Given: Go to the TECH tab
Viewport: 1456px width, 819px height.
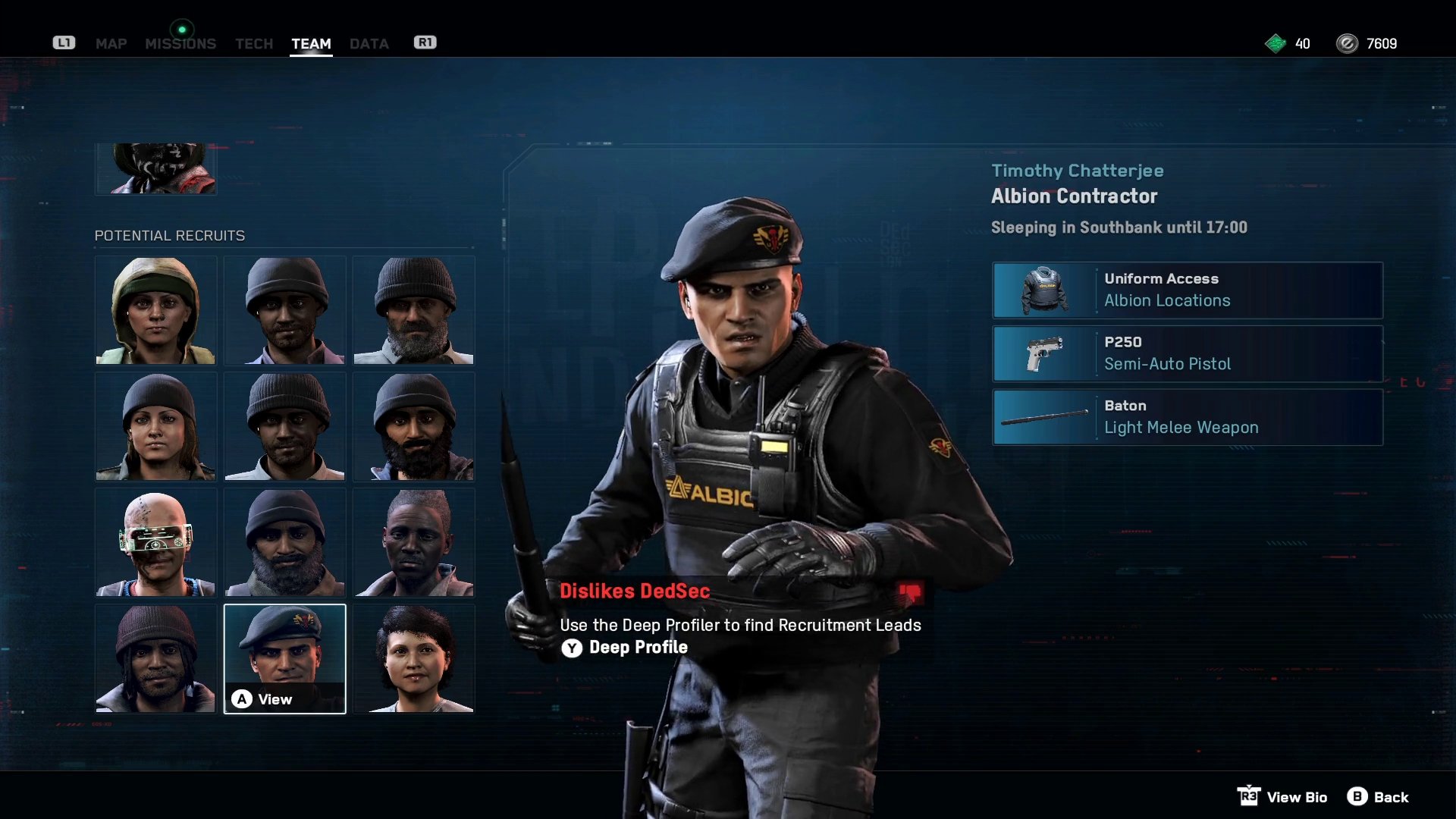Looking at the screenshot, I should point(253,44).
